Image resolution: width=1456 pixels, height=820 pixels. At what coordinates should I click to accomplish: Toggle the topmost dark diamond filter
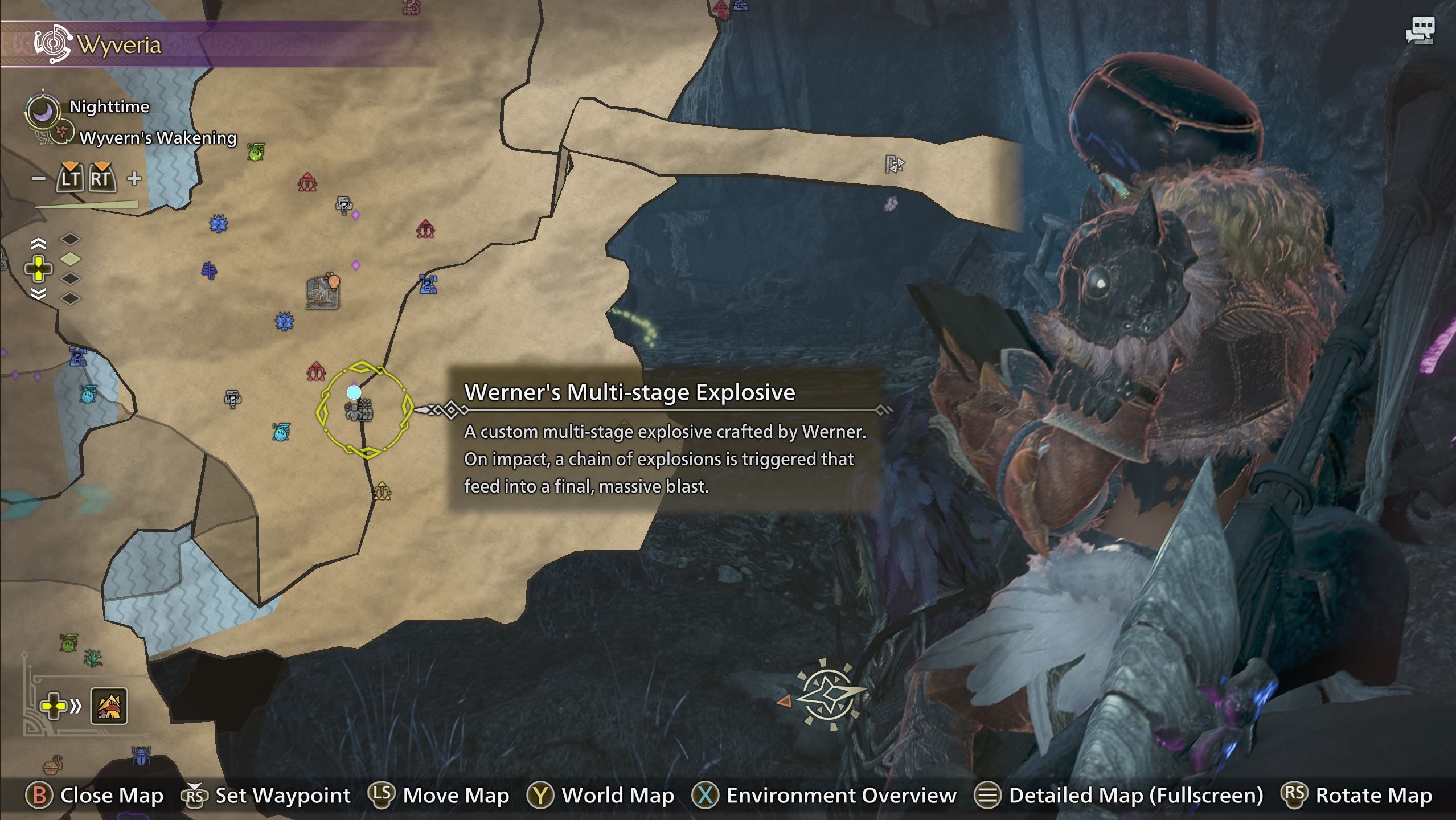coord(71,239)
